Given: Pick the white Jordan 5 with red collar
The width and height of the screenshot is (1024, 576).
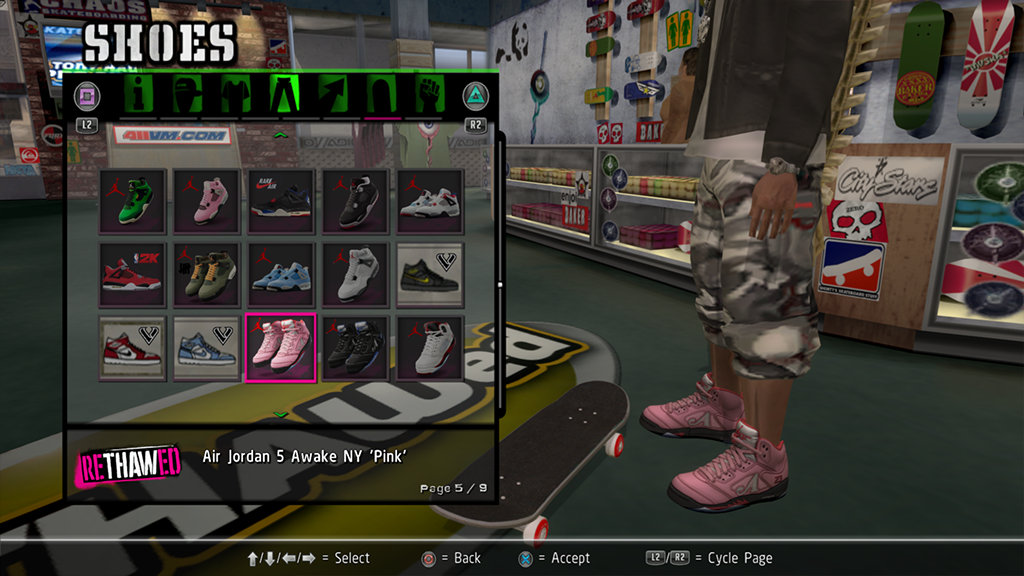Looking at the screenshot, I should click(430, 348).
